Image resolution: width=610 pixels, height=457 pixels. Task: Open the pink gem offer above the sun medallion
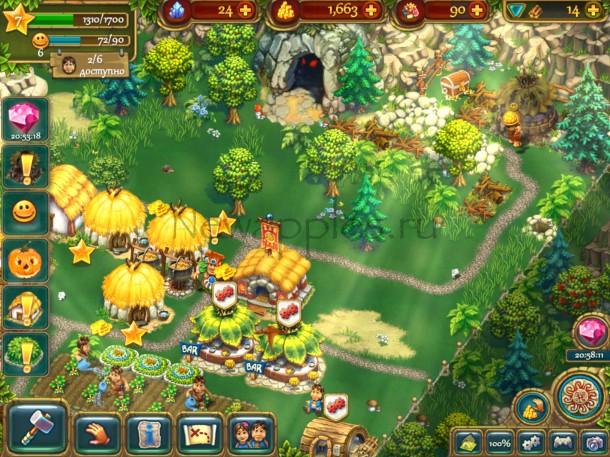(588, 332)
